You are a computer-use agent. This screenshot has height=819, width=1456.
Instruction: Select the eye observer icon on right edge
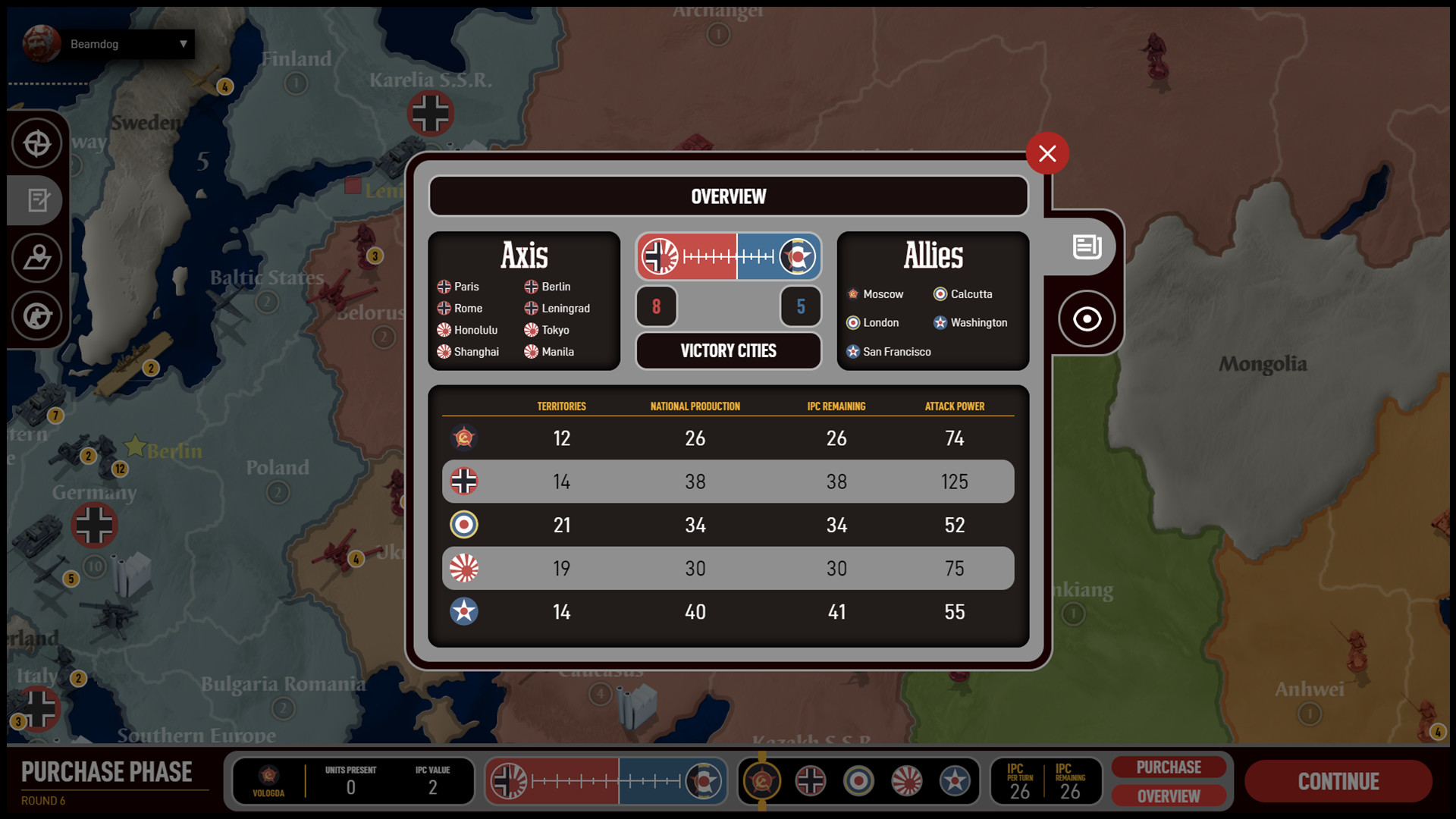[x=1087, y=318]
